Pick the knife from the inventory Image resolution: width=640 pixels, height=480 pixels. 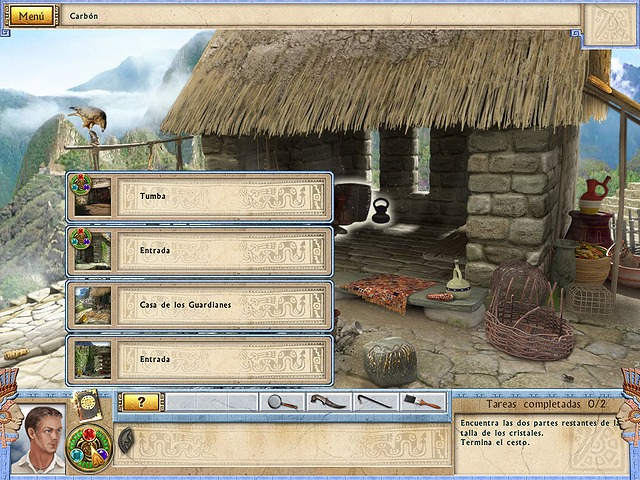tap(327, 402)
